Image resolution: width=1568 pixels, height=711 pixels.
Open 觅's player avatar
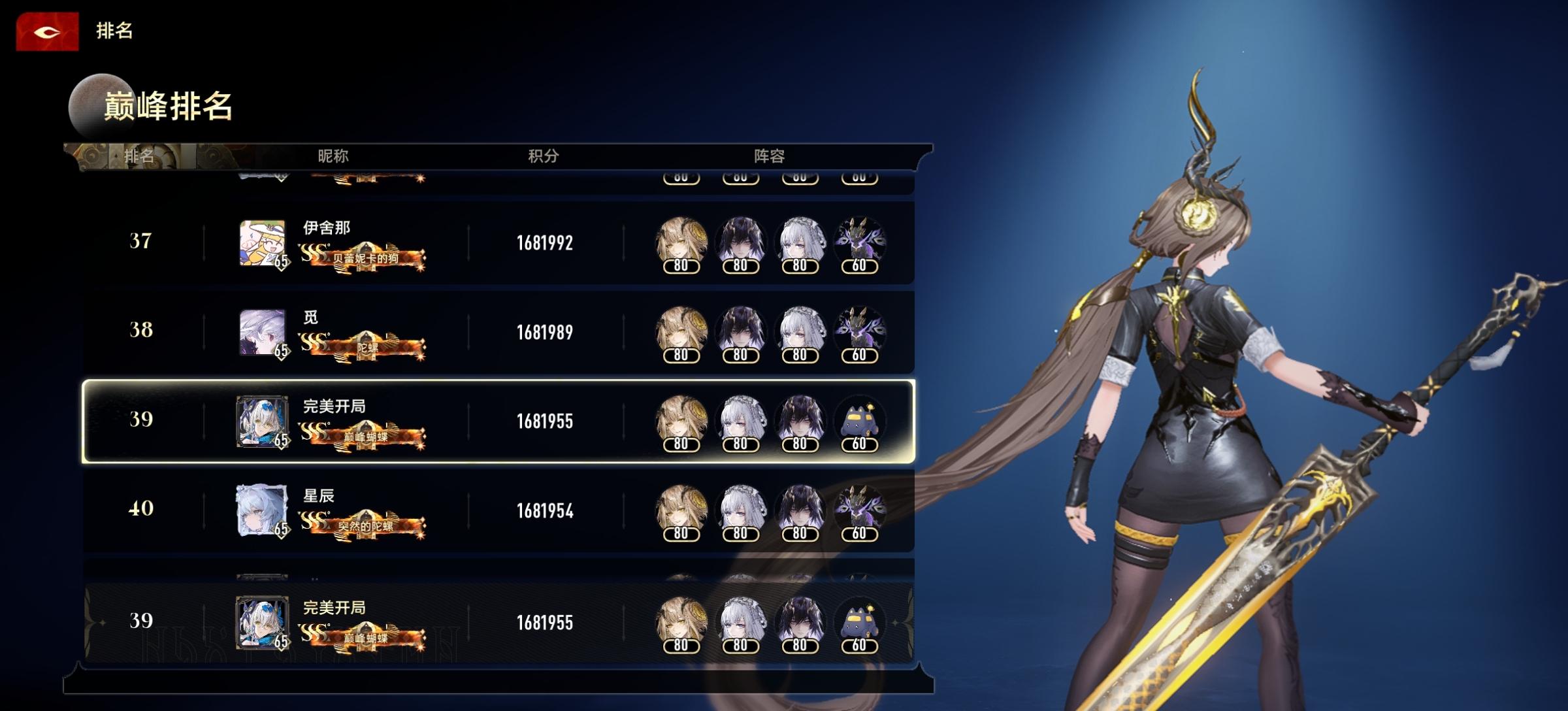(x=262, y=333)
